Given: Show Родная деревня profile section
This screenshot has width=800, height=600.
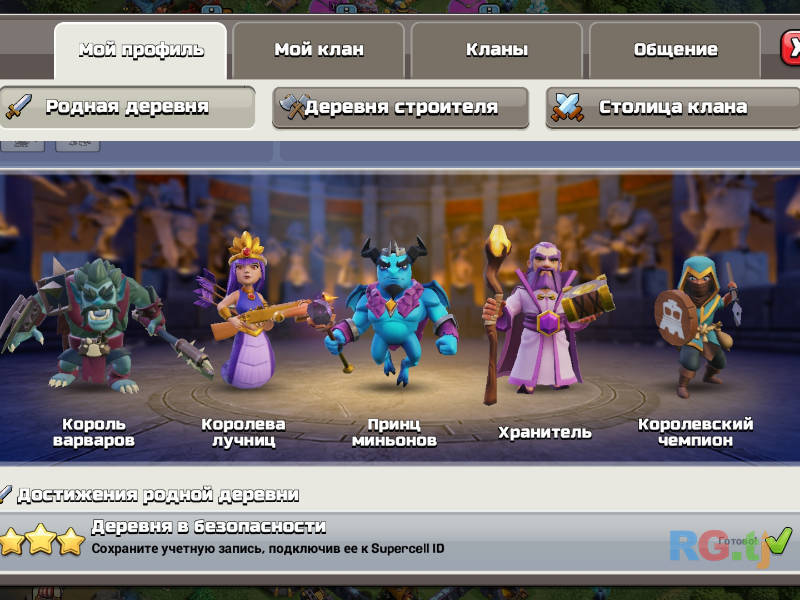Looking at the screenshot, I should (127, 107).
